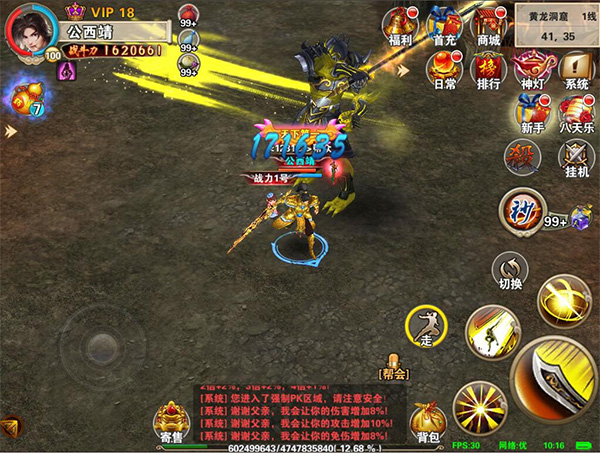Open the 商城 shop
The height and width of the screenshot is (453, 600).
pos(488,24)
